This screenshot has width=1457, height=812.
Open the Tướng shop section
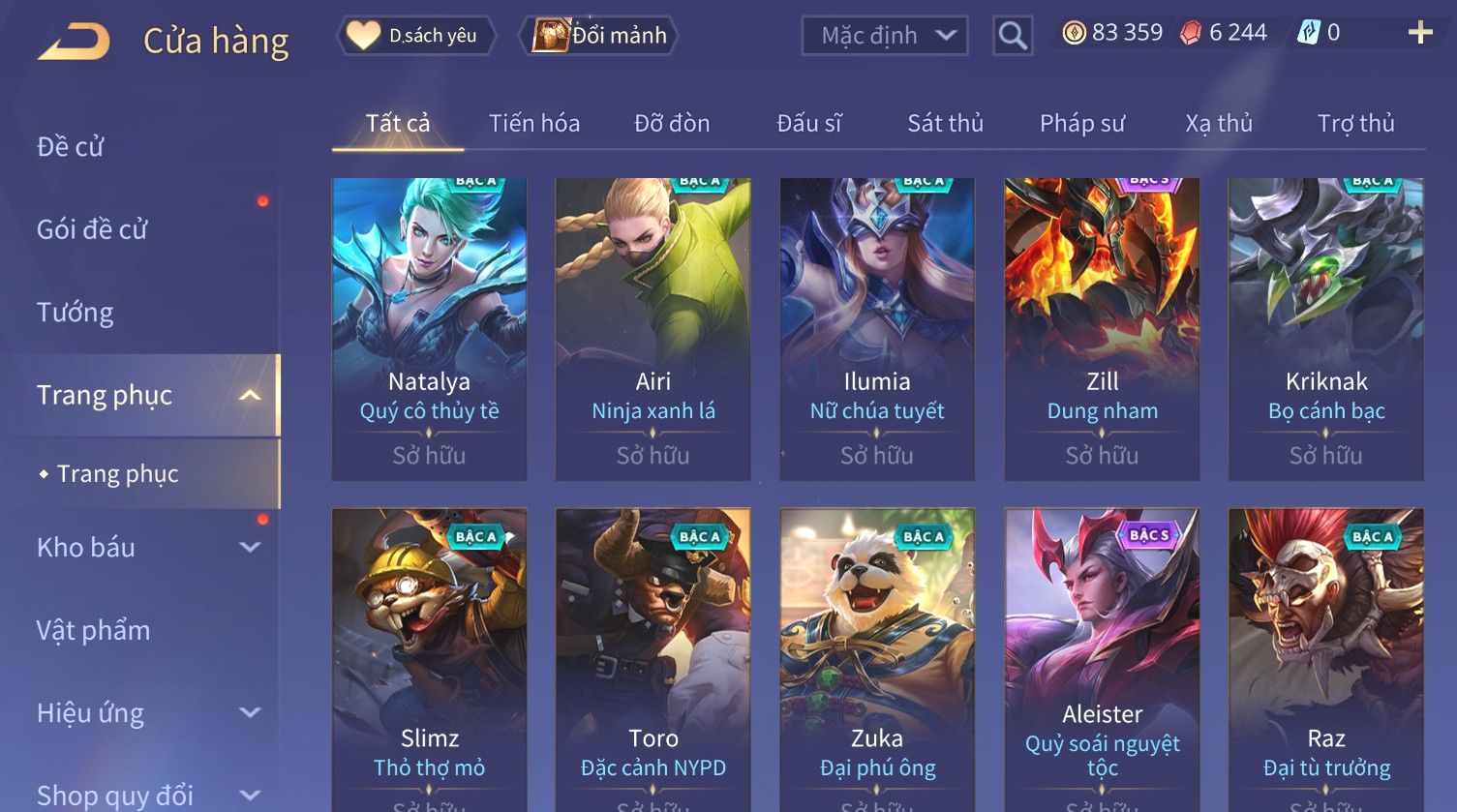pos(76,313)
